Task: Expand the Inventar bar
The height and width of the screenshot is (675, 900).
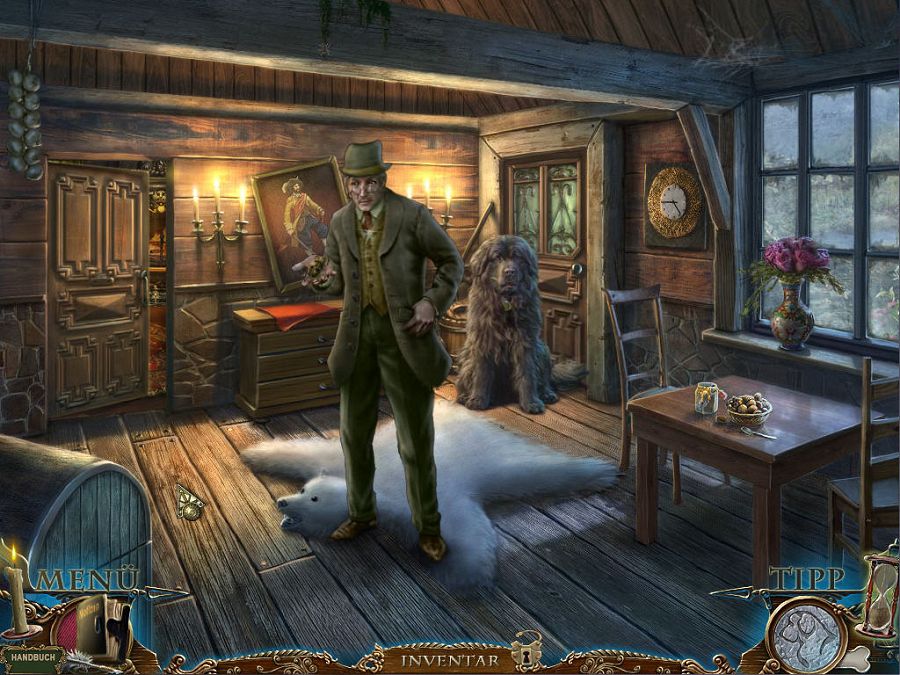Action: (449, 660)
